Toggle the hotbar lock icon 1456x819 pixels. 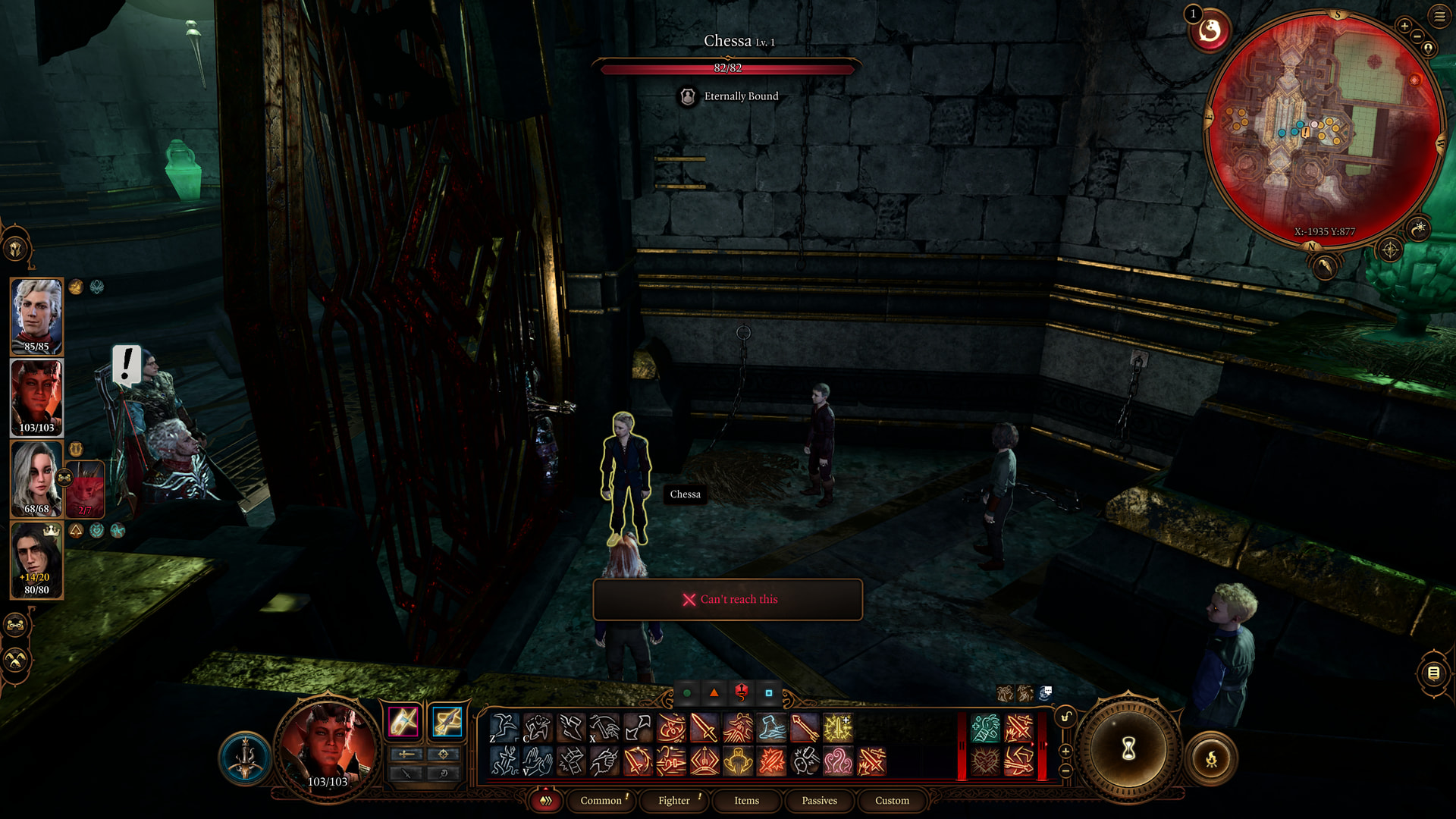pyautogui.click(x=1066, y=717)
